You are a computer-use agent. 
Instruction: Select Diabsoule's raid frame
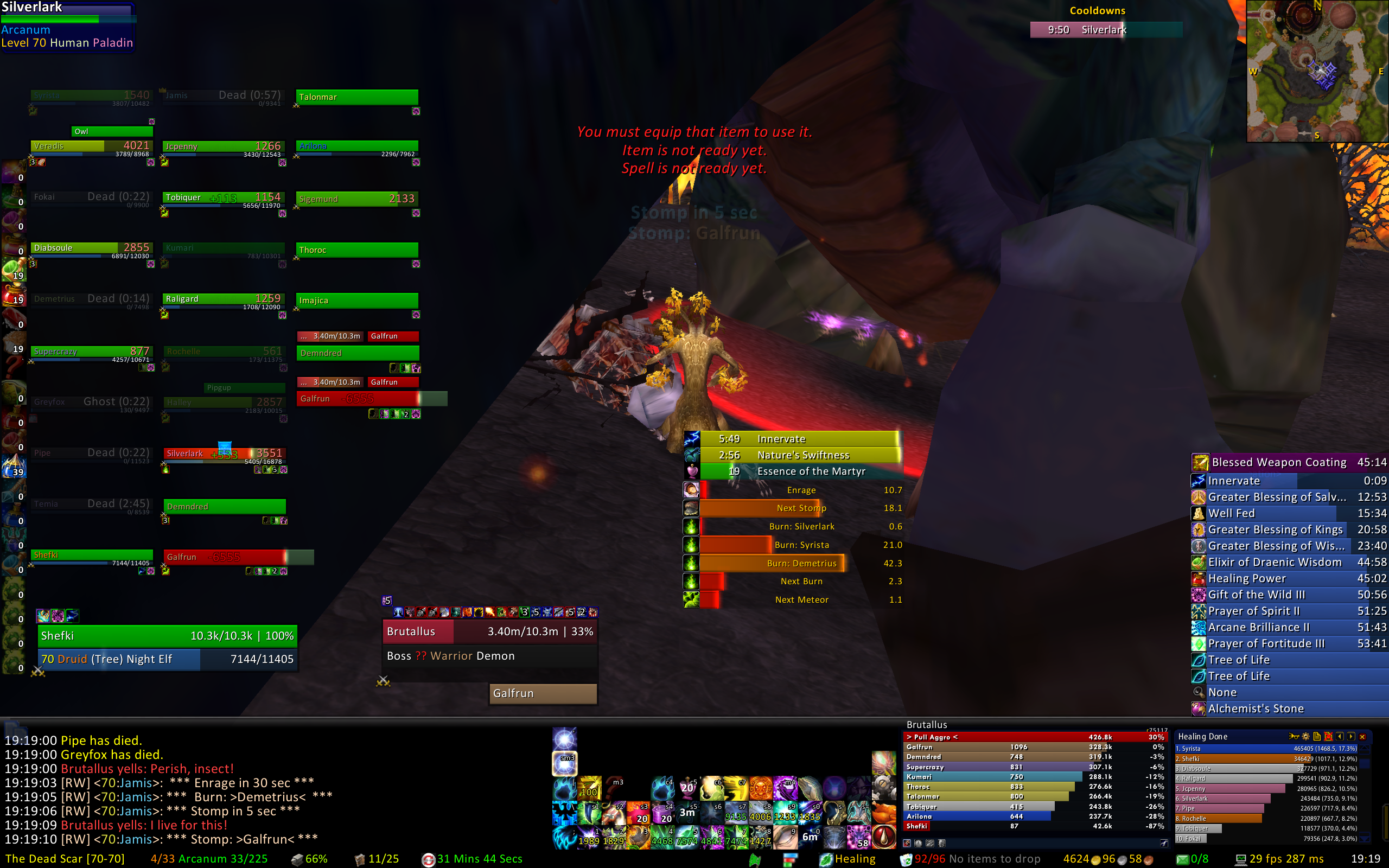click(91, 248)
